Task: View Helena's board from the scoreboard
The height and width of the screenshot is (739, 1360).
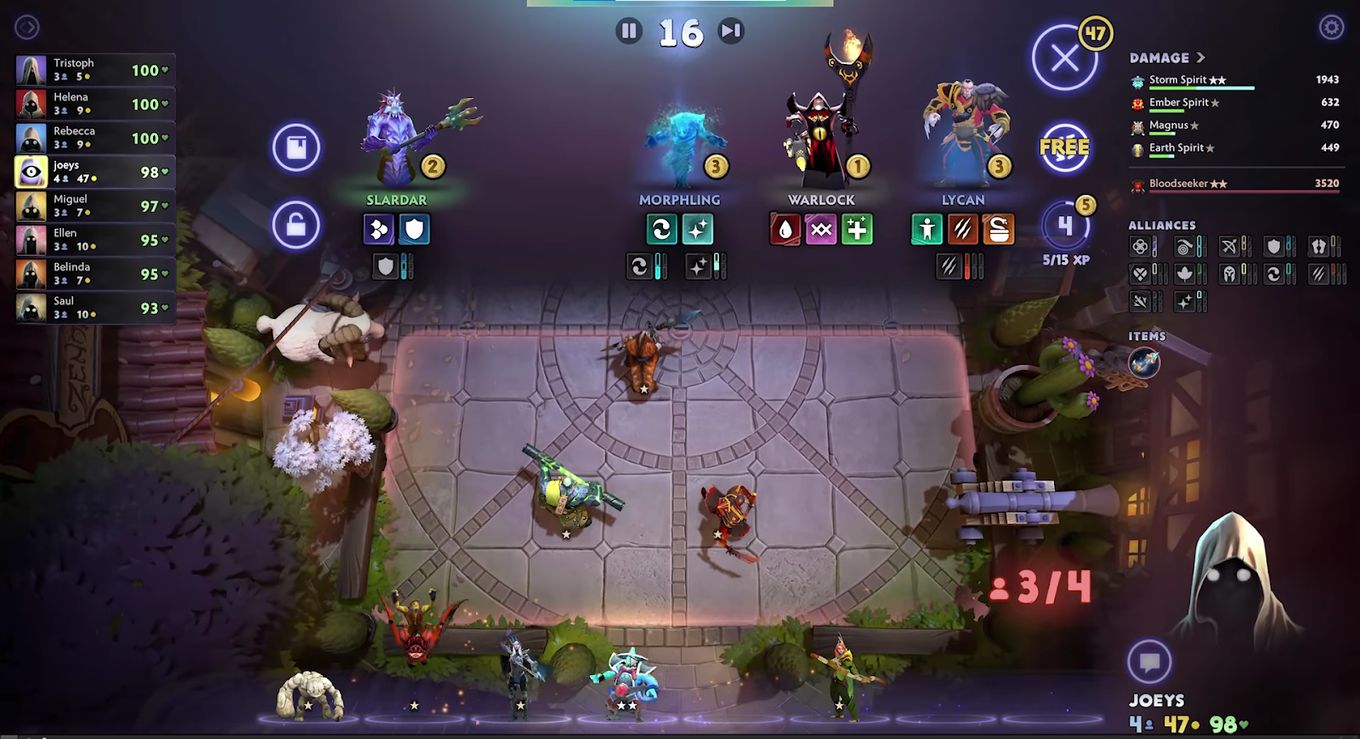Action: click(x=96, y=104)
